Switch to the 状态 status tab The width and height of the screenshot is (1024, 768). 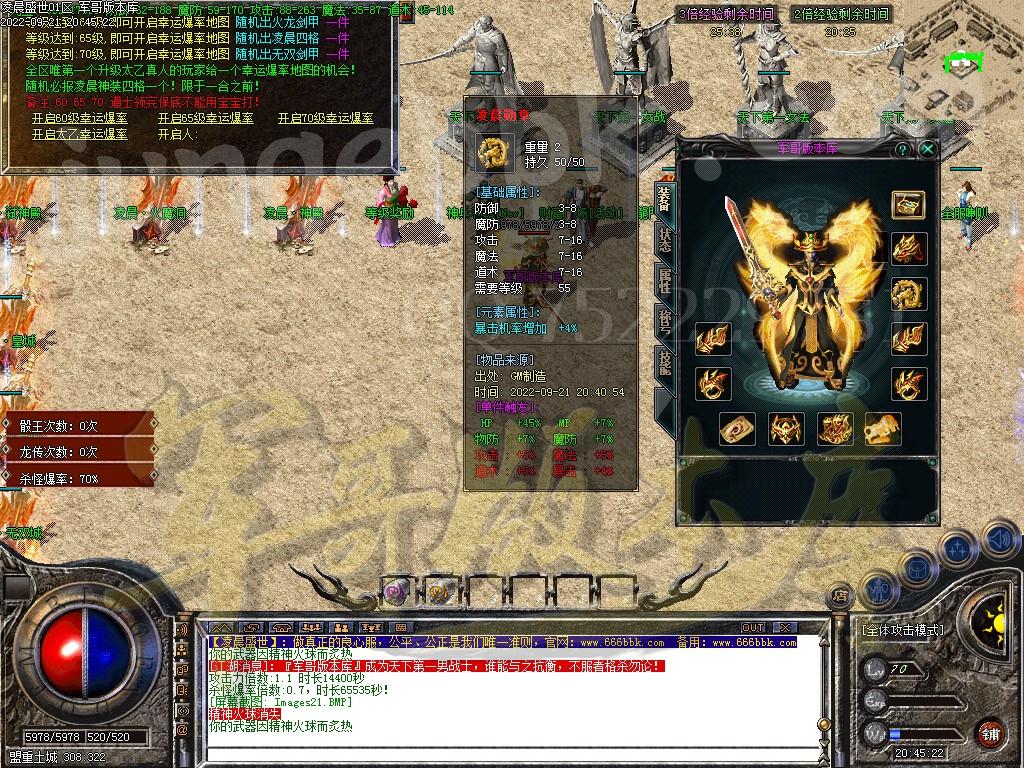click(665, 240)
